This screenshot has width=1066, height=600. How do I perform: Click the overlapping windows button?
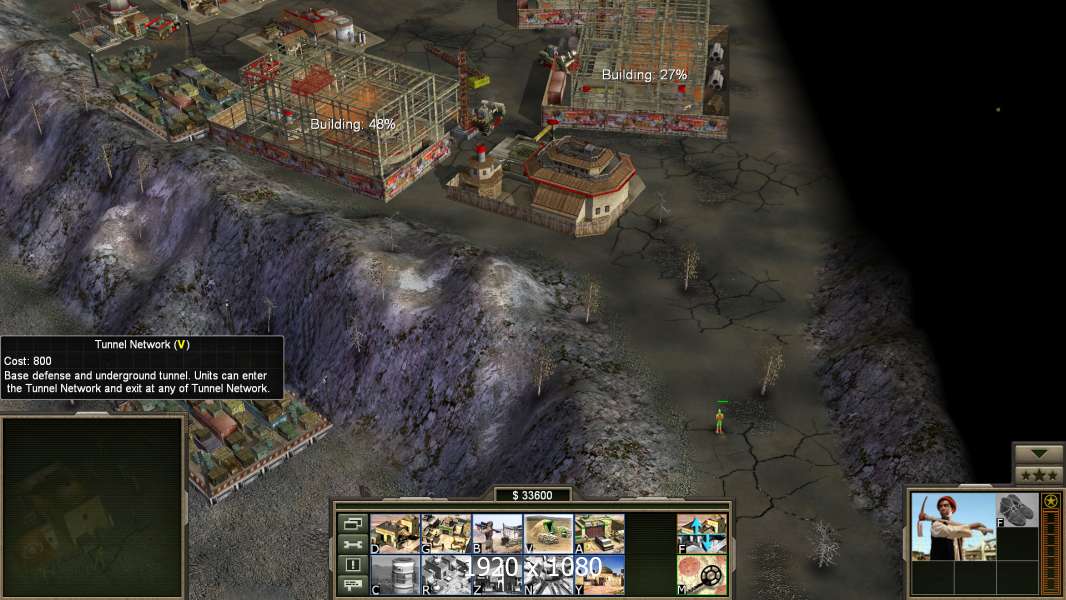click(351, 523)
